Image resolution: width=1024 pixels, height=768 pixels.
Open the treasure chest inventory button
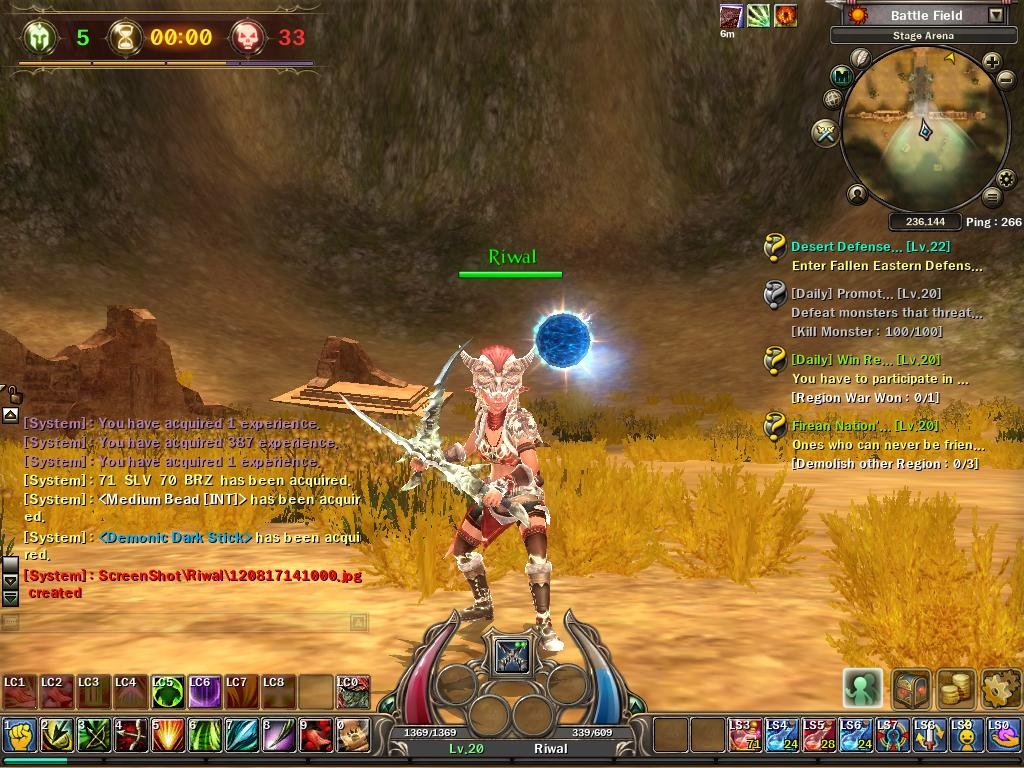pyautogui.click(x=910, y=688)
